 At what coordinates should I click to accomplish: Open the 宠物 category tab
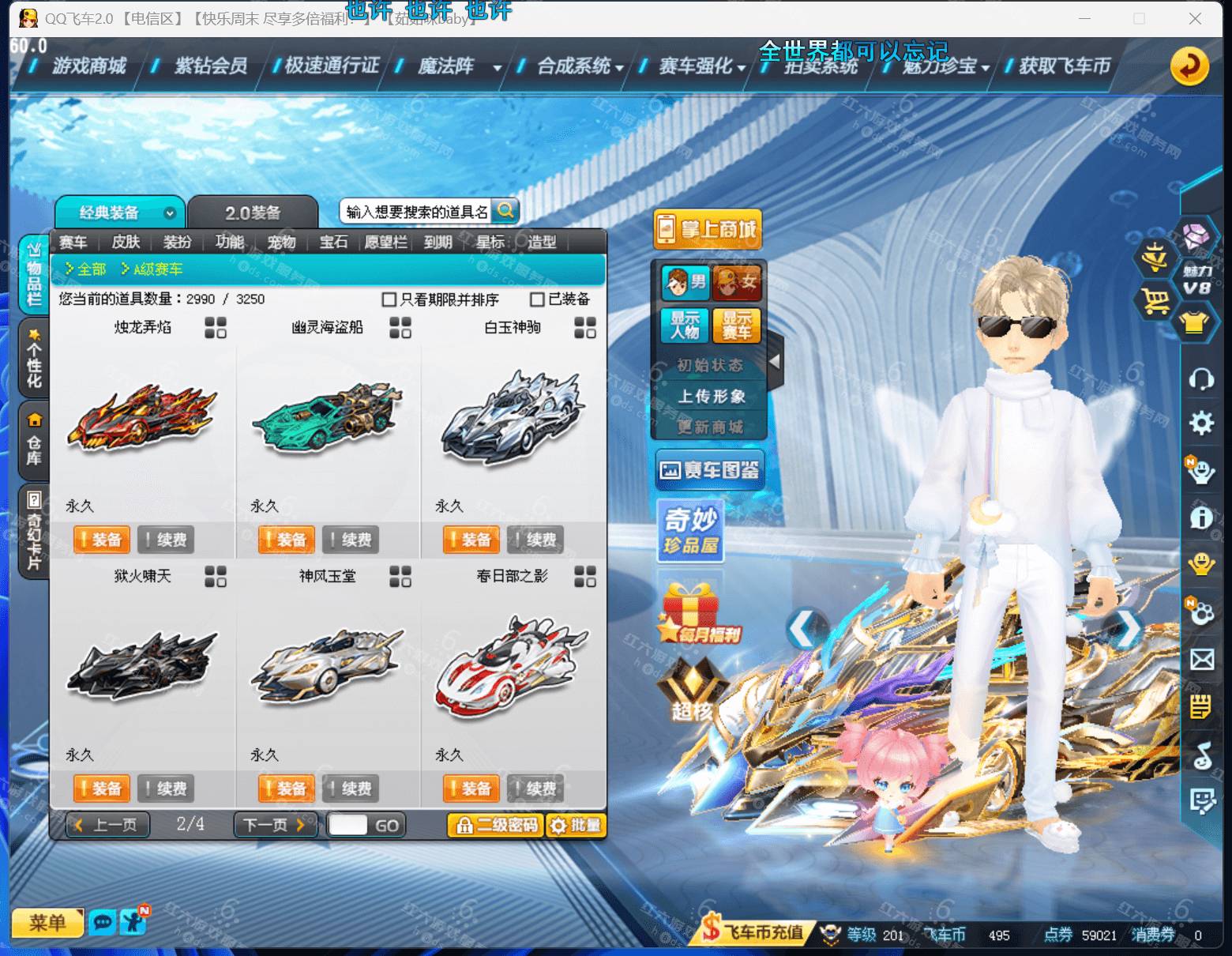tap(281, 243)
